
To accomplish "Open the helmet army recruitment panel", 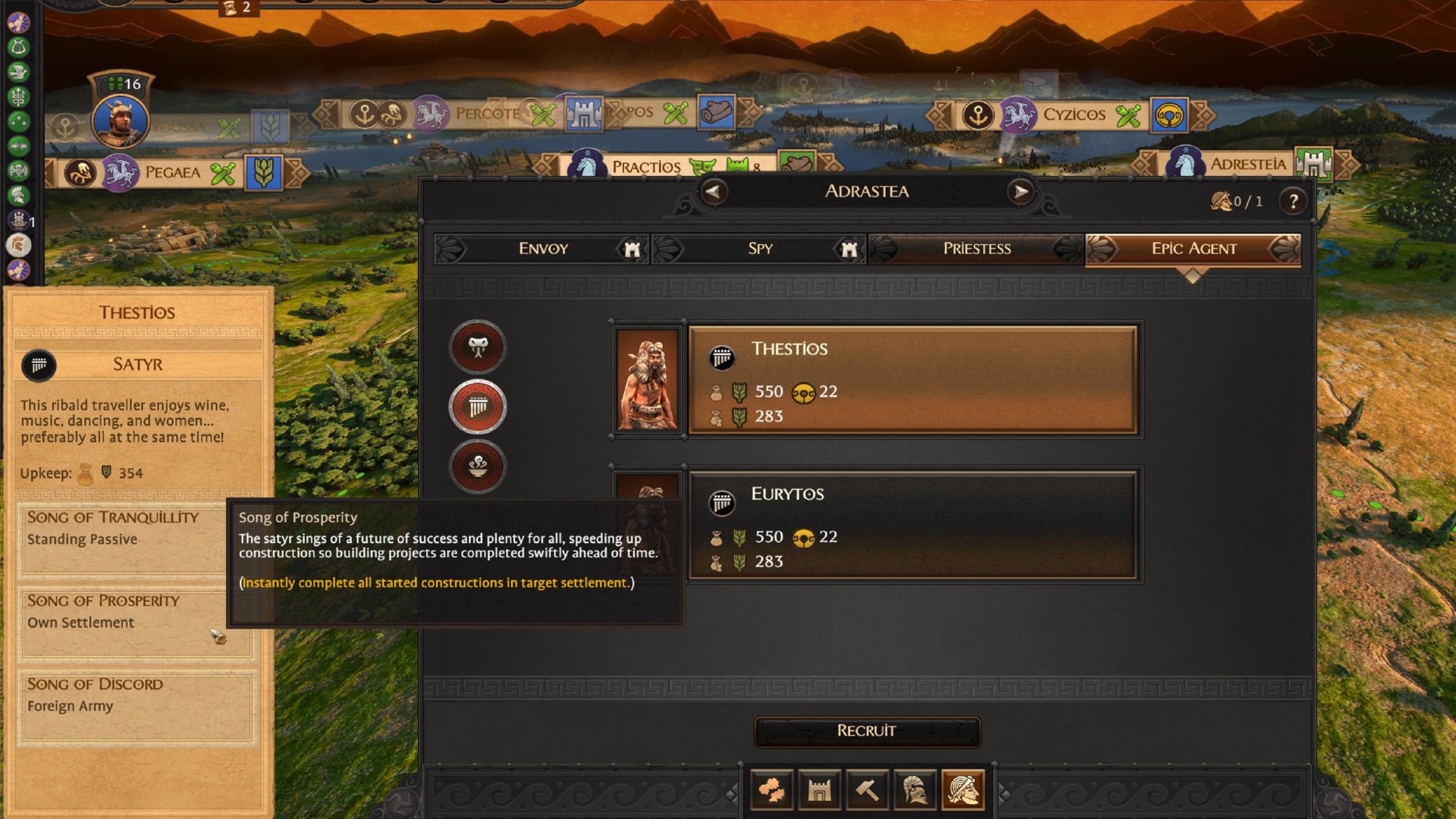I will click(915, 791).
